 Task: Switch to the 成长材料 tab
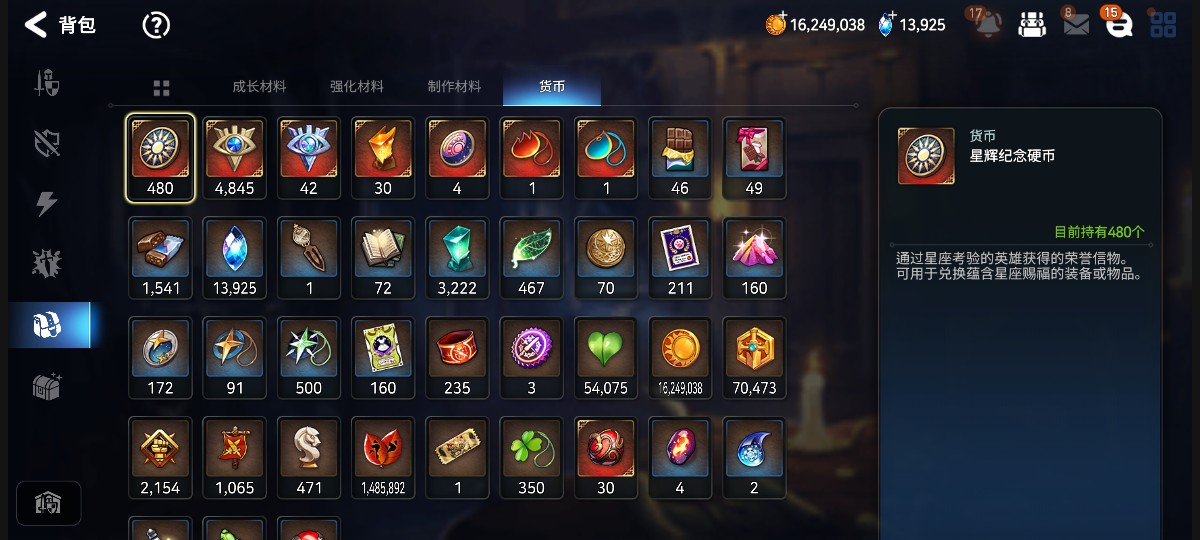click(259, 87)
